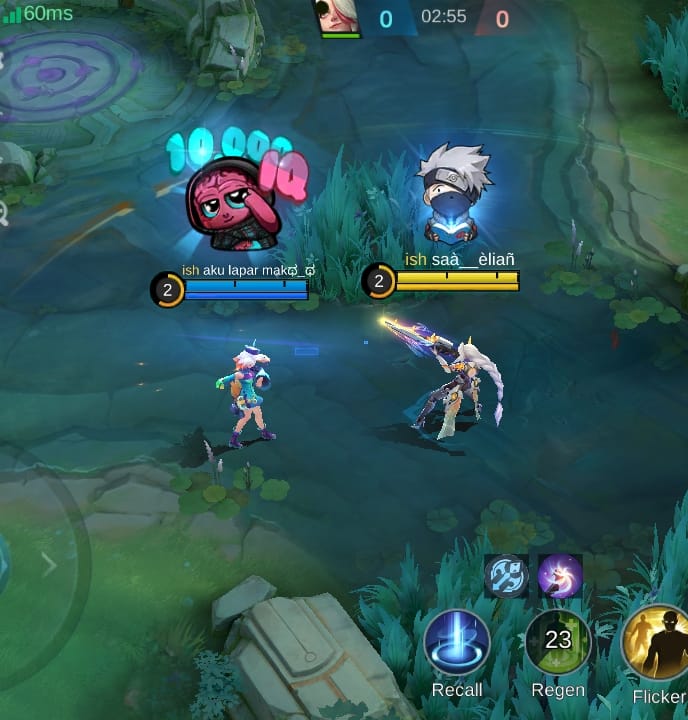This screenshot has height=720, width=688.
Task: Select the purple swirl skill icon
Action: pyautogui.click(x=560, y=576)
